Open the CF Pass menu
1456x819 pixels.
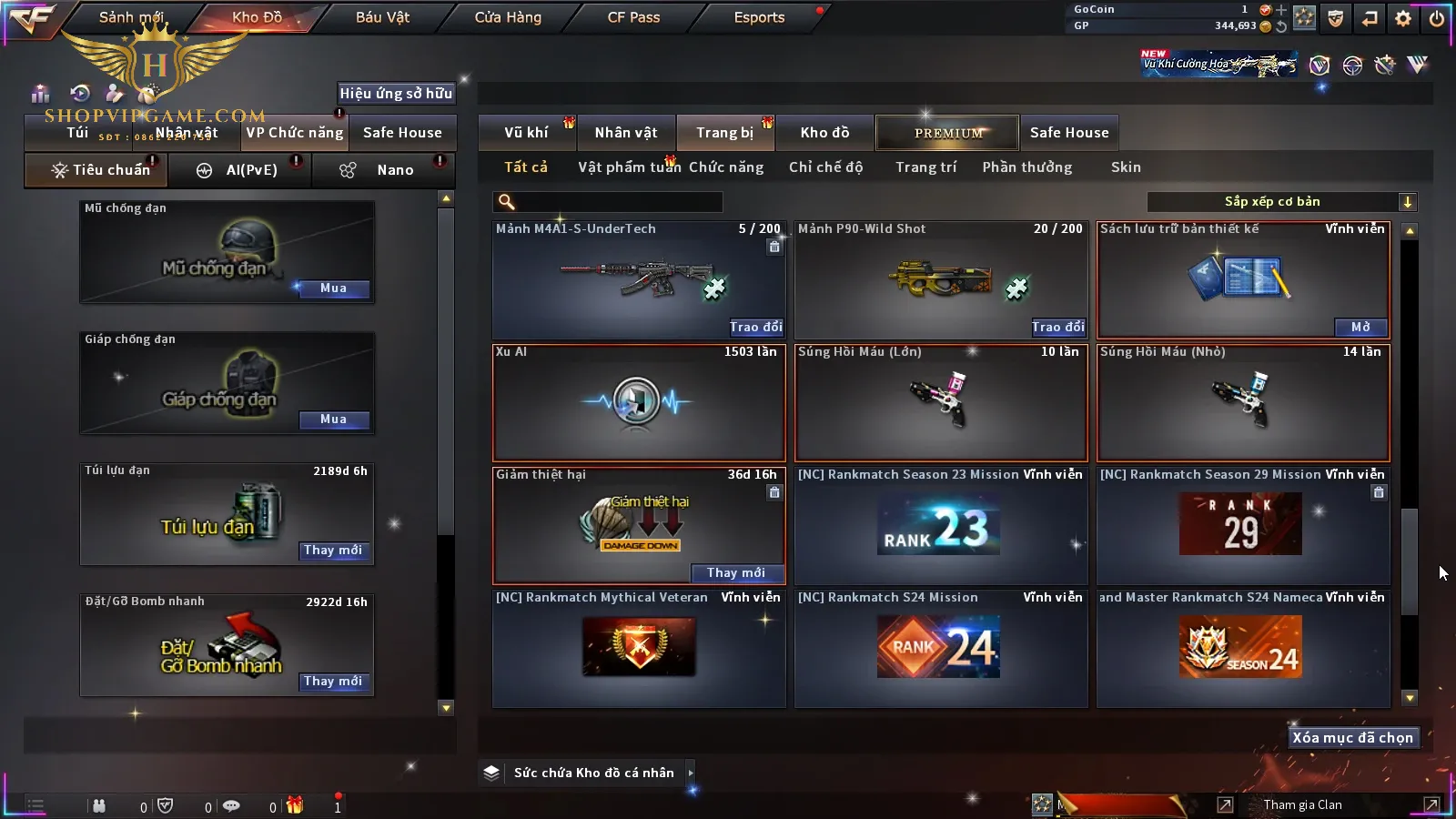click(x=633, y=17)
